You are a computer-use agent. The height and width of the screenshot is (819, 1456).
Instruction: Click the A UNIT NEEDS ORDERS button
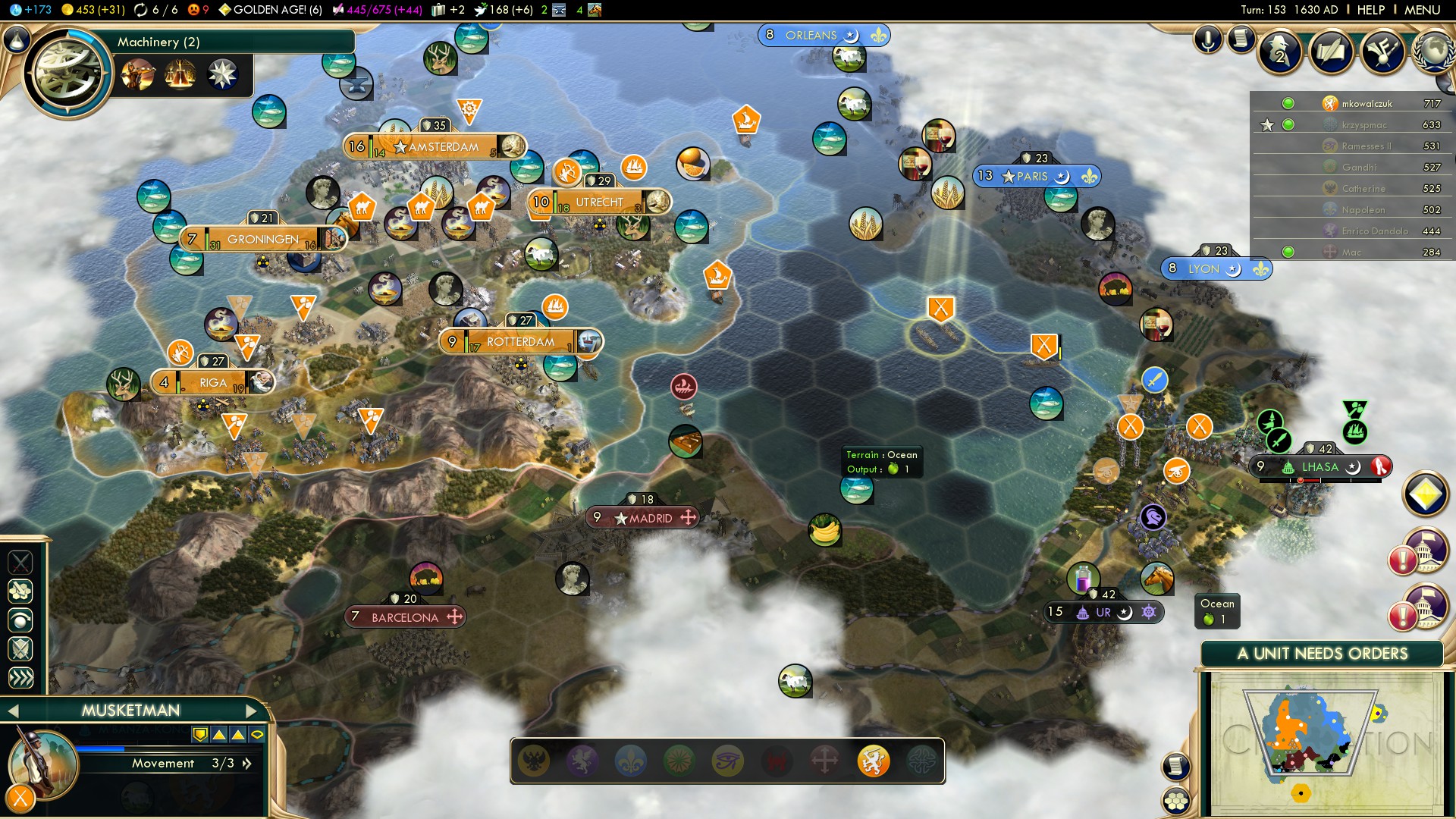click(1322, 654)
